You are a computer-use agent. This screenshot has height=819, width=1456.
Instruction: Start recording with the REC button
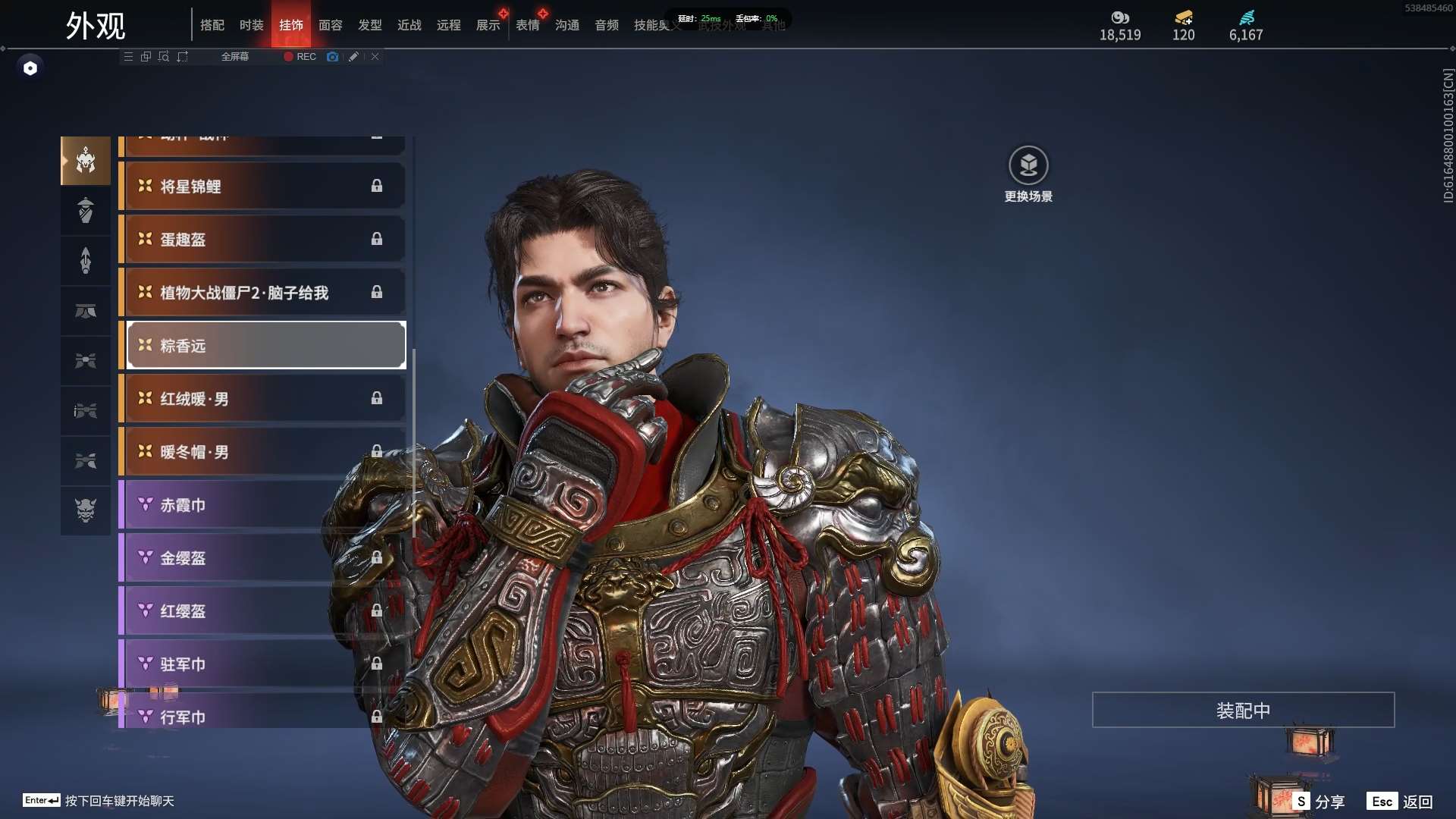tap(300, 57)
